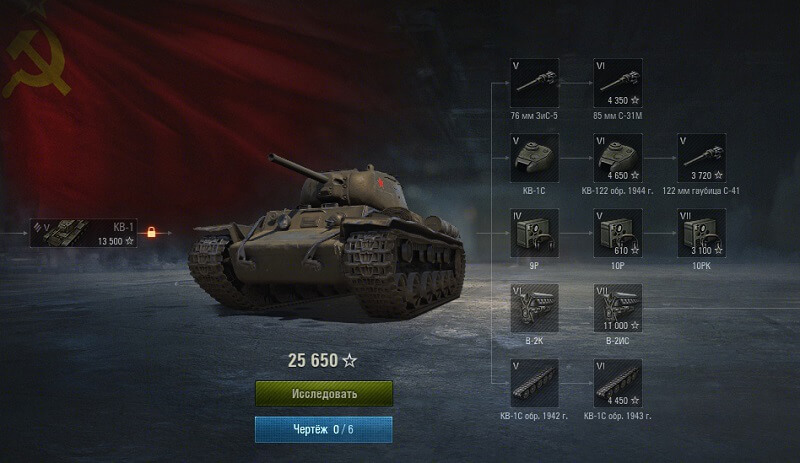Click the green Исследовать research button
Image resolution: width=800 pixels, height=463 pixels.
click(x=324, y=393)
